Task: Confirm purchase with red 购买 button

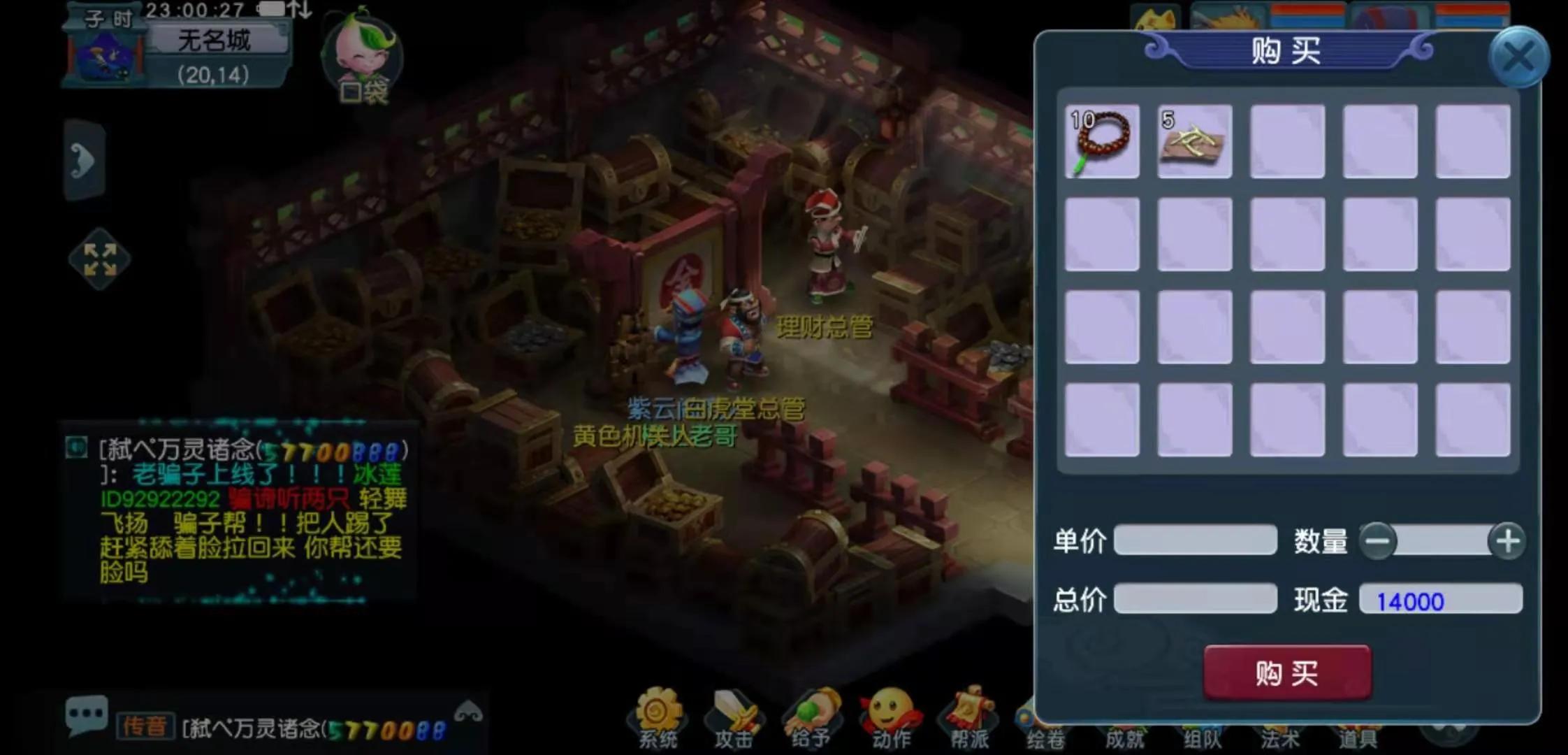Action: pyautogui.click(x=1287, y=673)
